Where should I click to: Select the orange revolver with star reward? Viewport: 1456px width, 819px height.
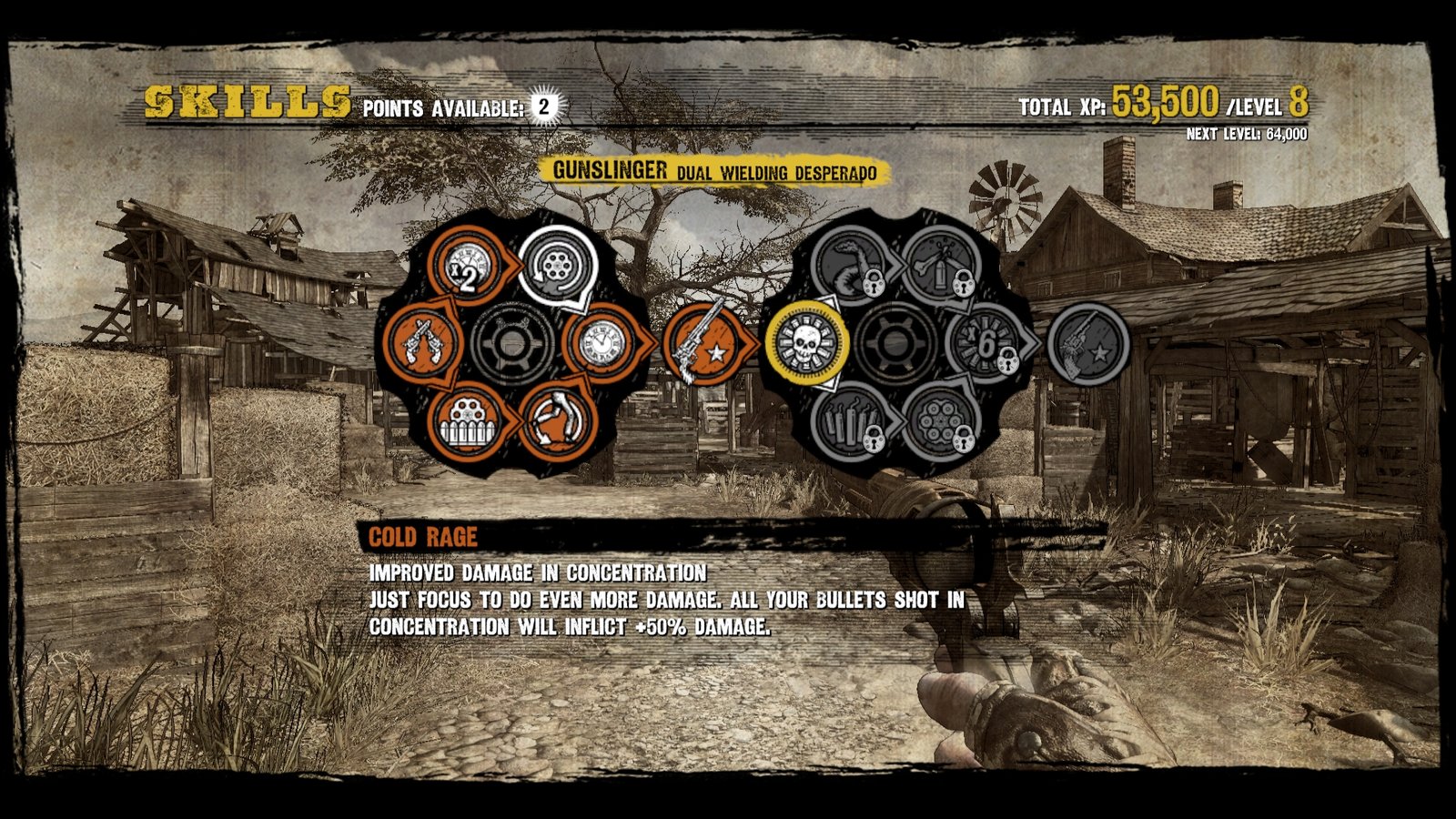pos(701,344)
